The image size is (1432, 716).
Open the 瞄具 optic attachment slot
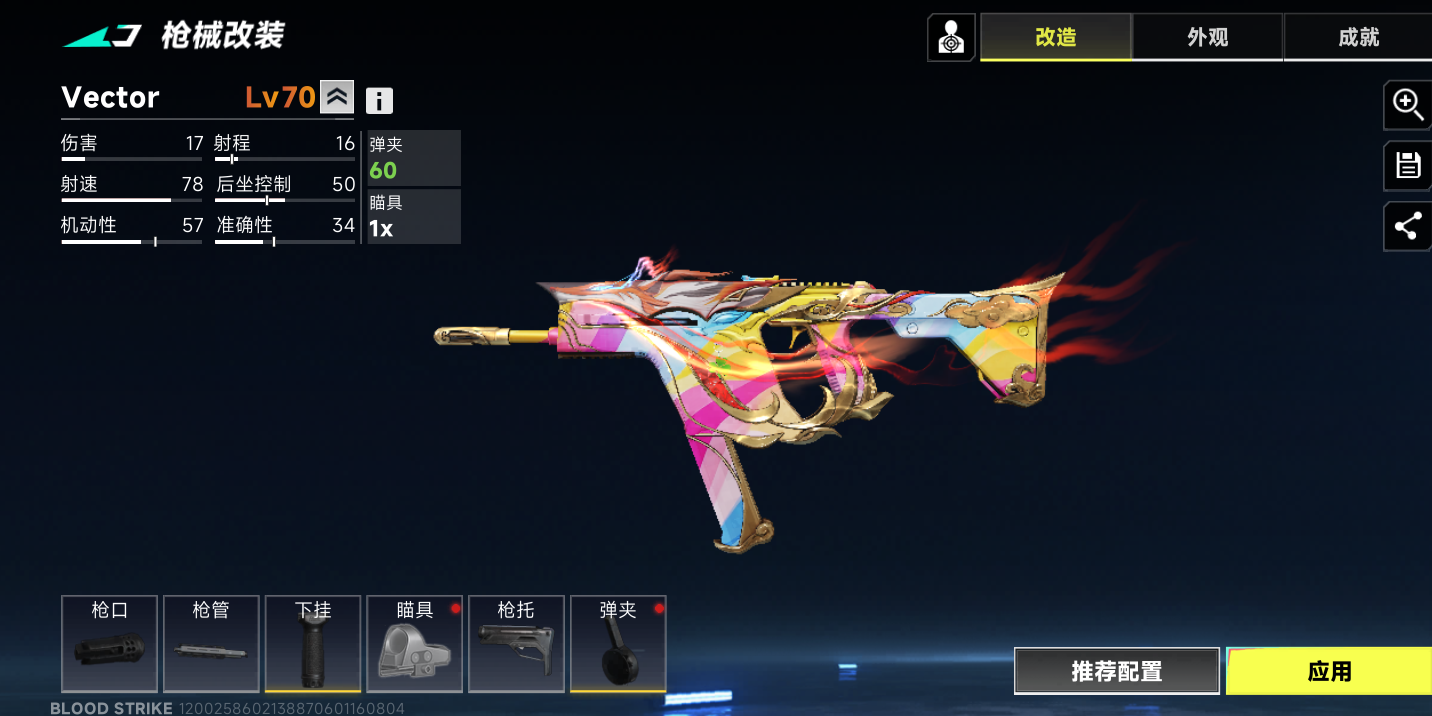(x=415, y=643)
